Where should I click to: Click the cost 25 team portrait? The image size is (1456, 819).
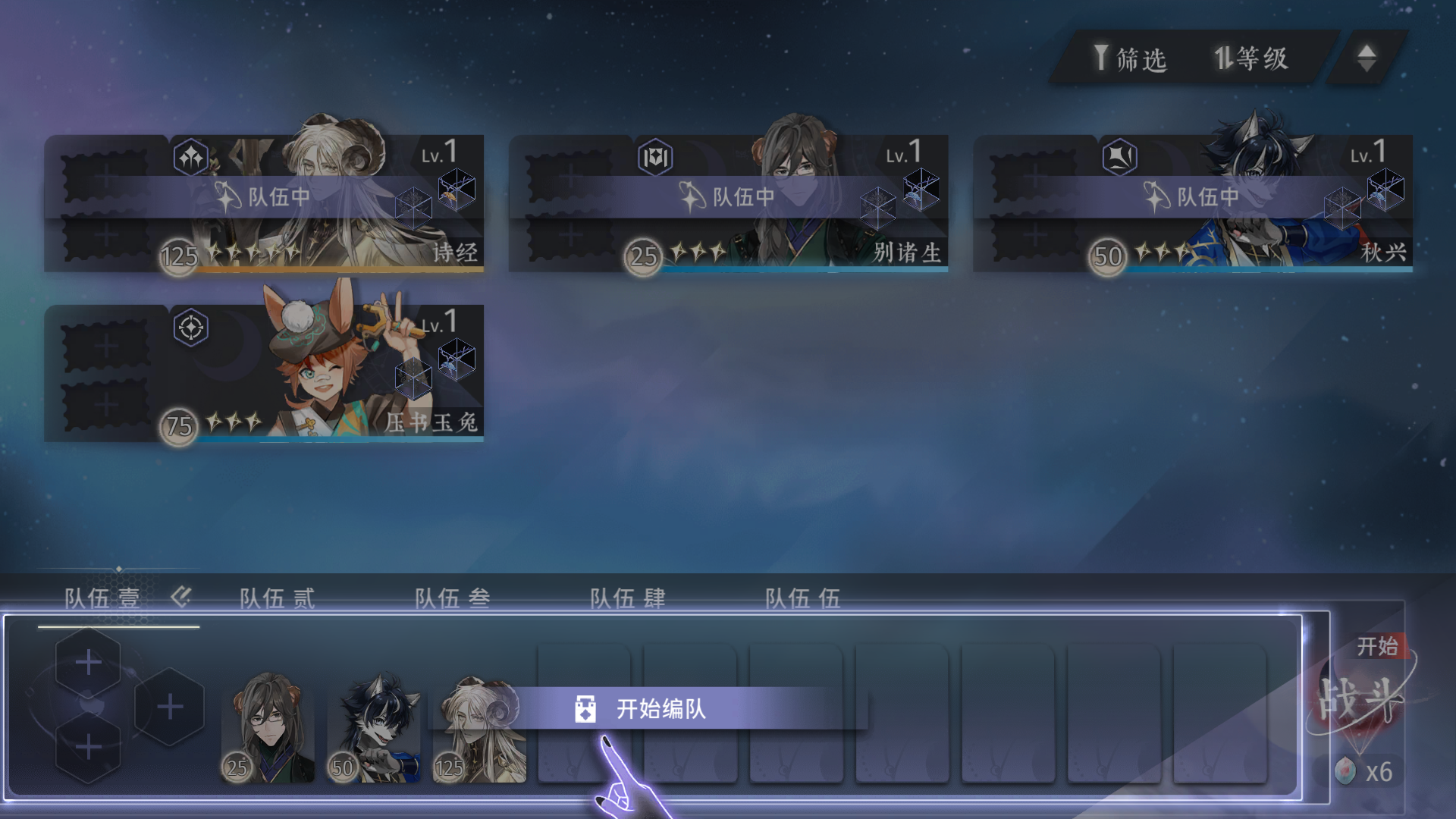268,728
